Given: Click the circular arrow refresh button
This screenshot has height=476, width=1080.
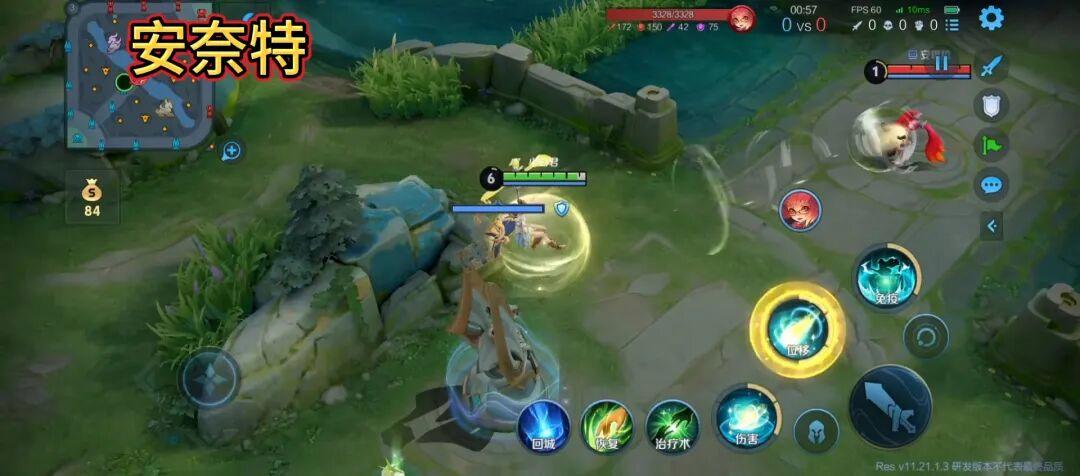Looking at the screenshot, I should tap(925, 336).
